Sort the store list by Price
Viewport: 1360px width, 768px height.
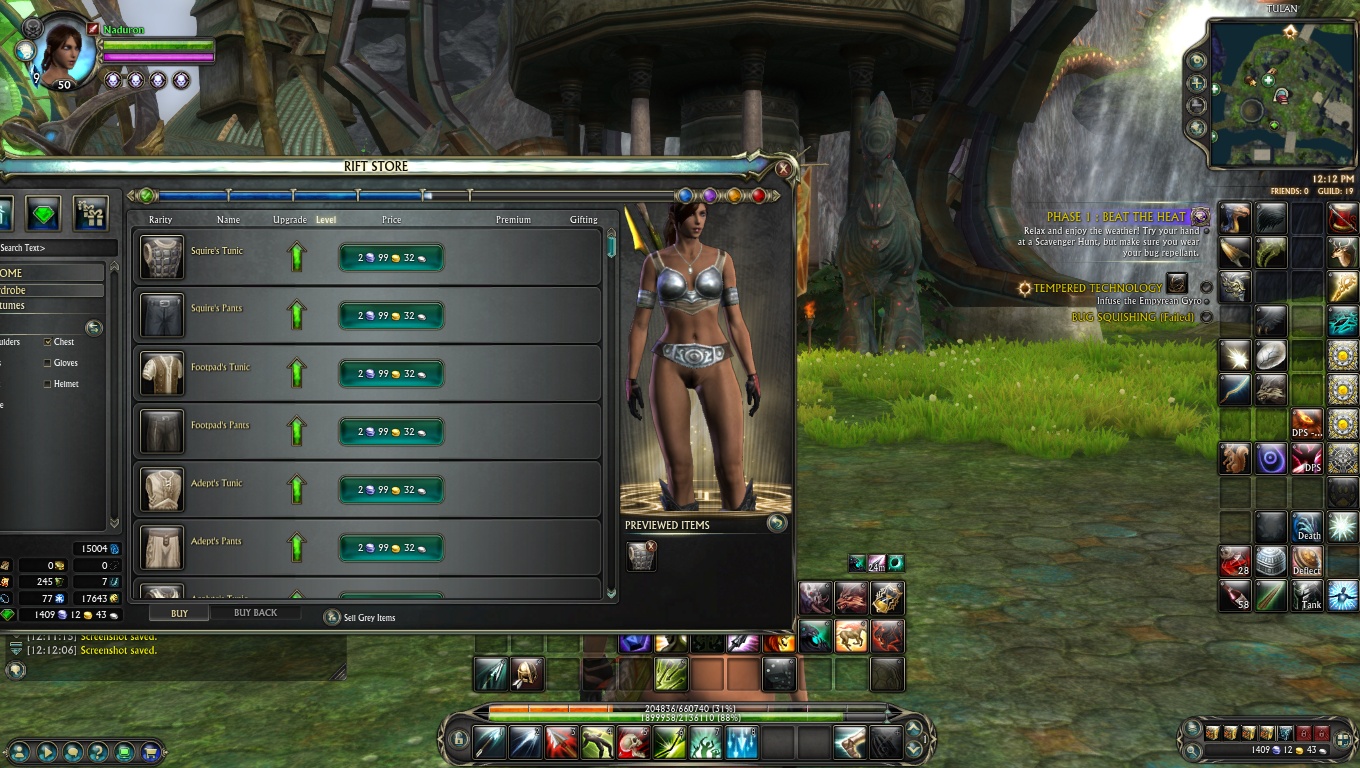click(391, 220)
